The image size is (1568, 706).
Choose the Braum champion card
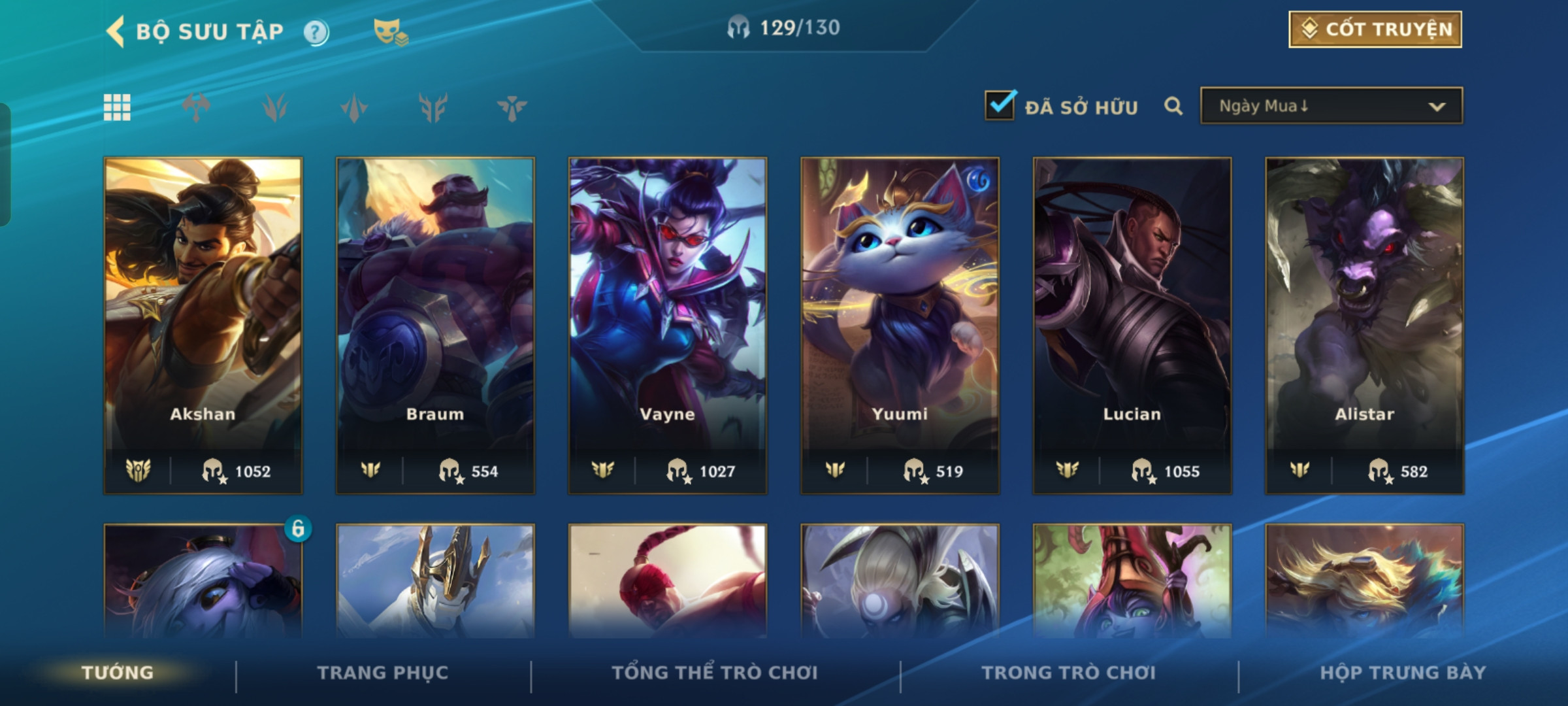pos(435,325)
